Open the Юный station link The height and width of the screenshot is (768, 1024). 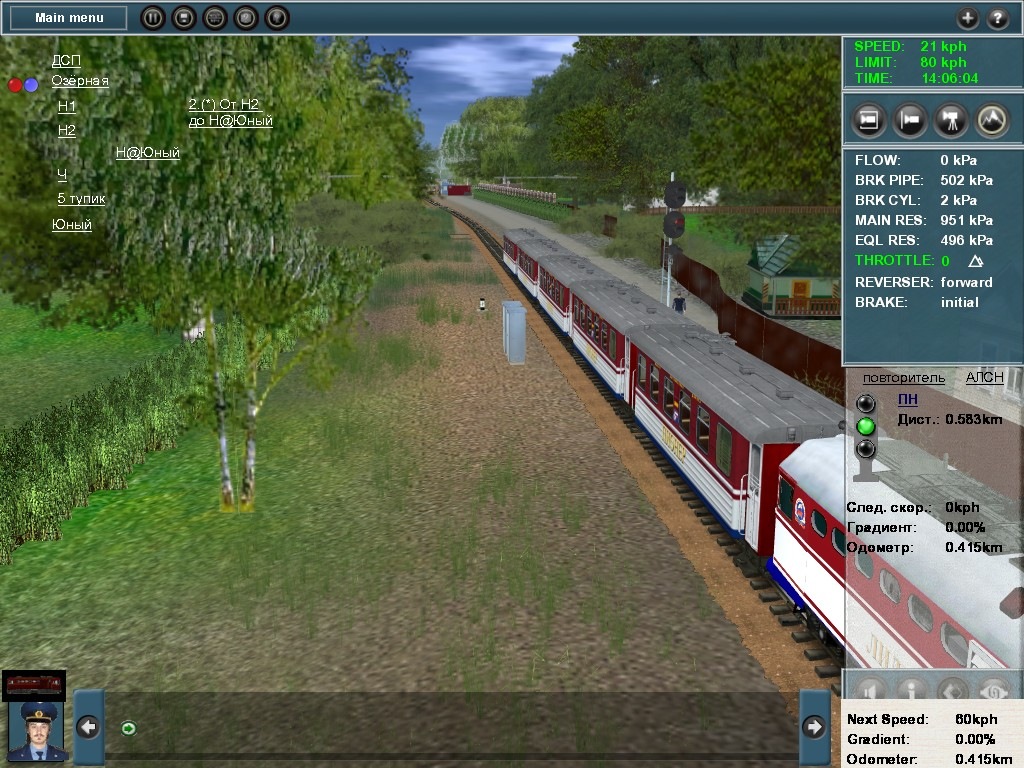pyautogui.click(x=72, y=225)
